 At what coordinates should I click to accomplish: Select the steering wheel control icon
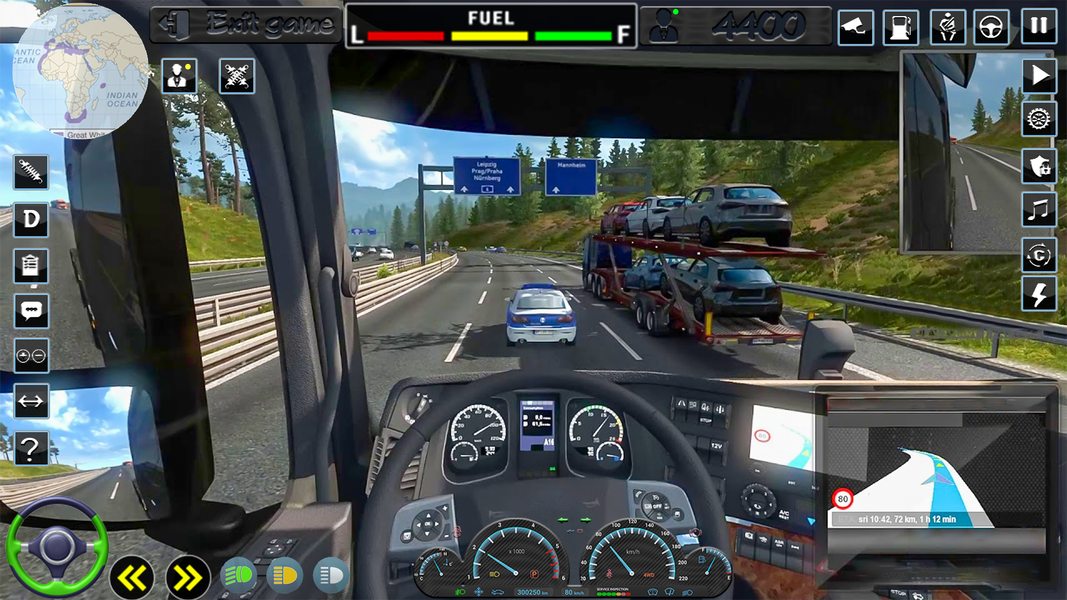point(991,26)
